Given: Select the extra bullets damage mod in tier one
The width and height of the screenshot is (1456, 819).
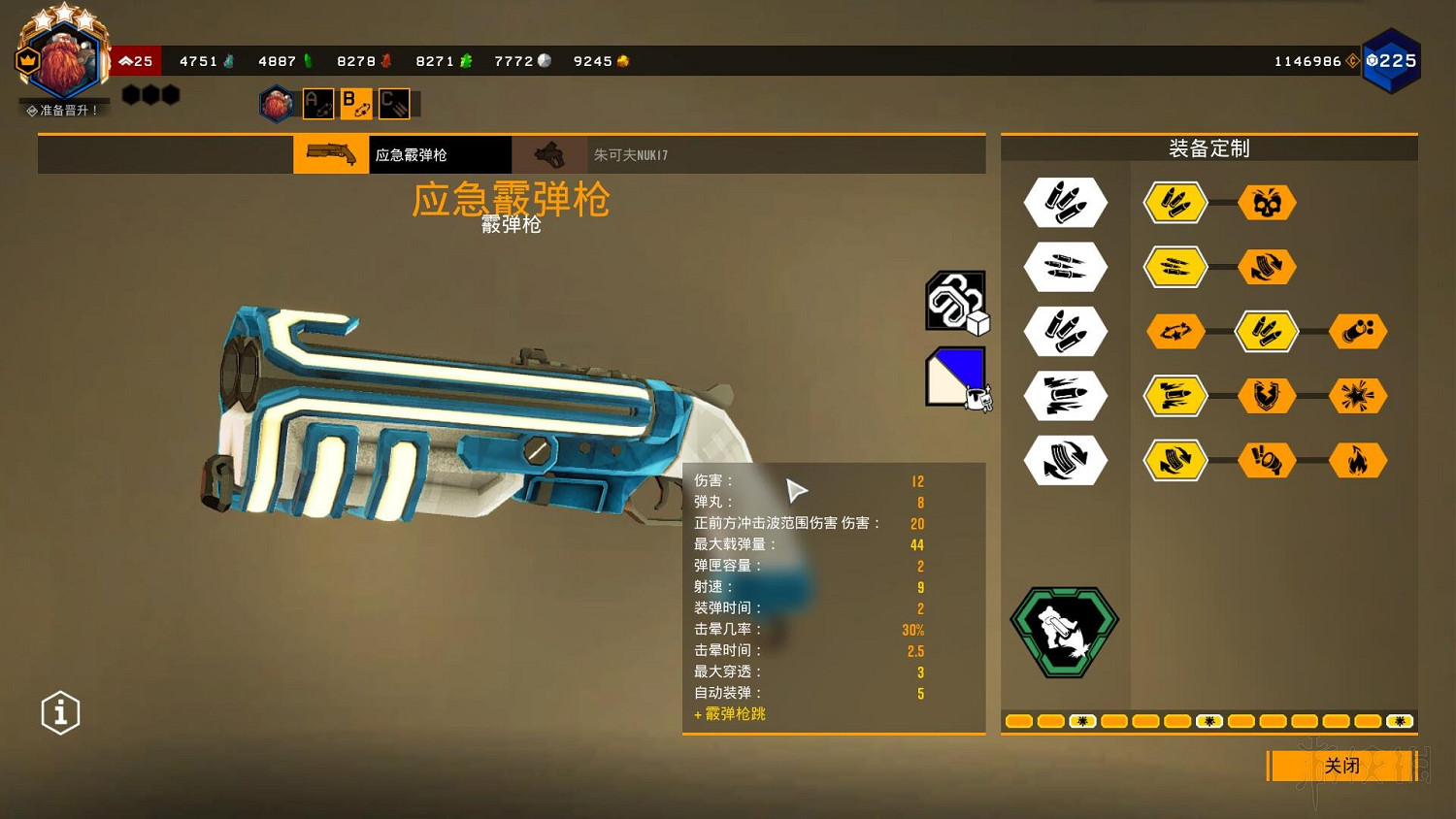Looking at the screenshot, I should tap(1175, 203).
